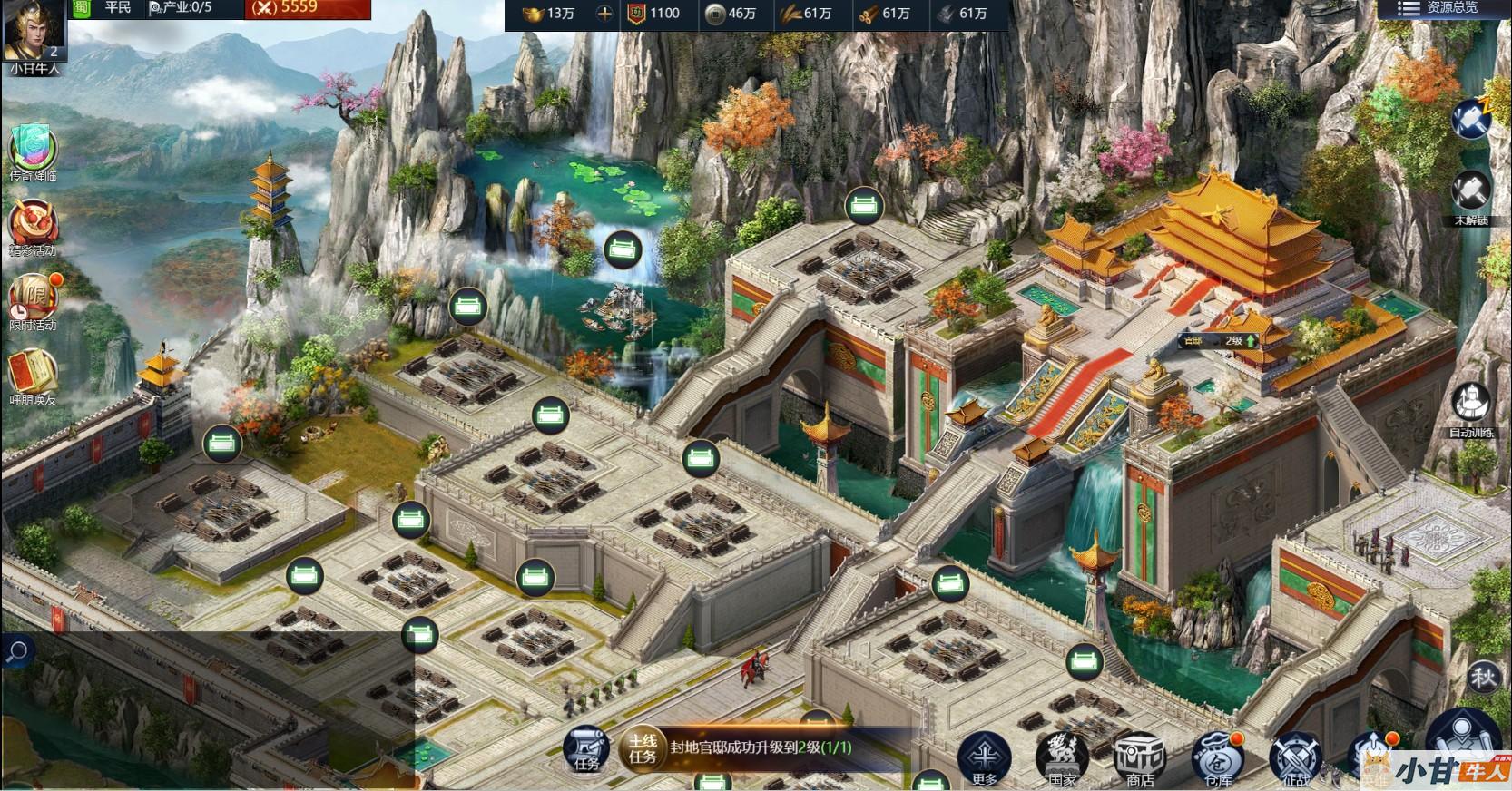Claim the 主线任务 main quest tracker
Viewport: 1512px width, 791px height.
[759, 748]
